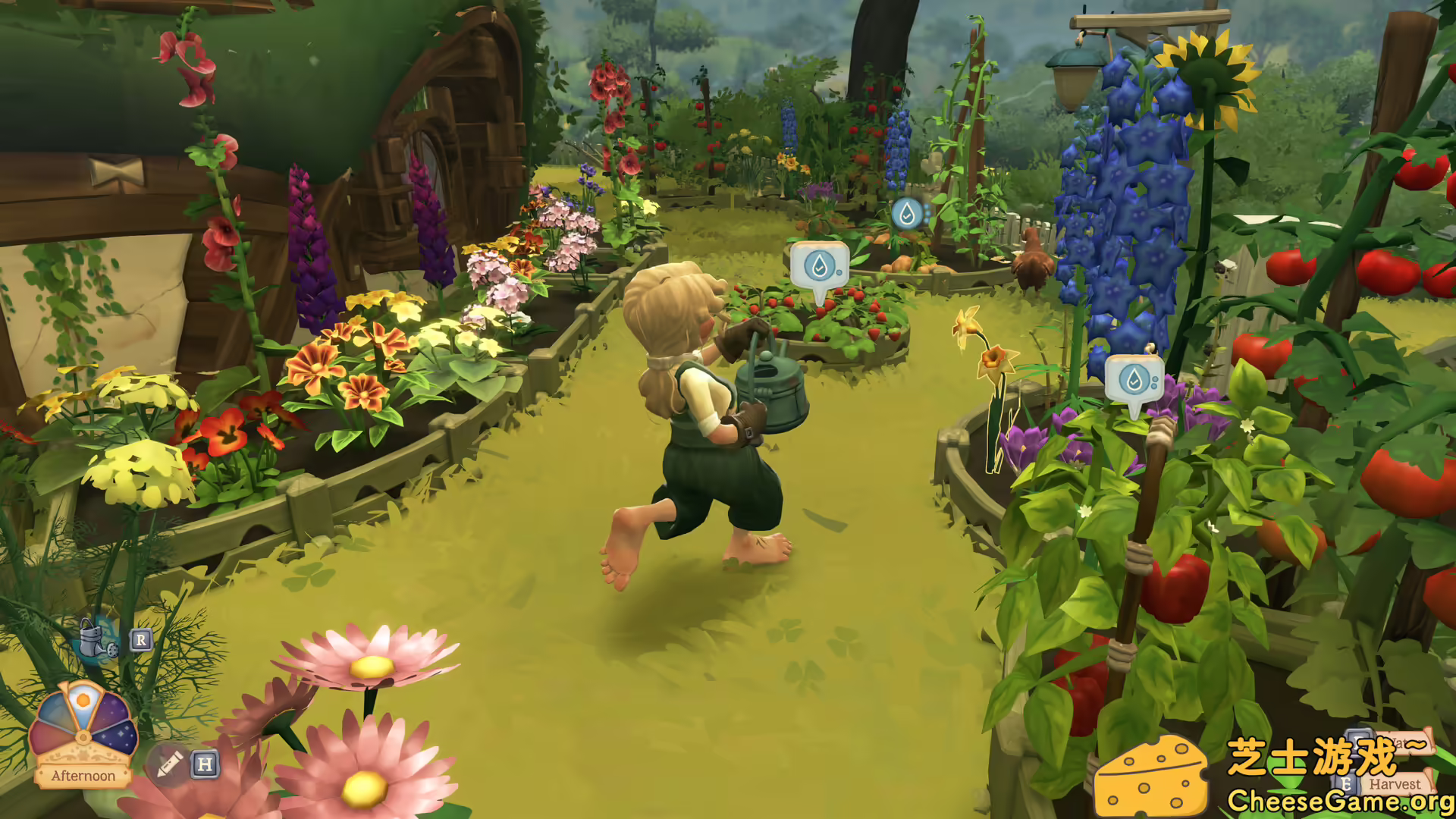
Task: Click the pencil edit icon near the time dial
Action: pos(169,766)
